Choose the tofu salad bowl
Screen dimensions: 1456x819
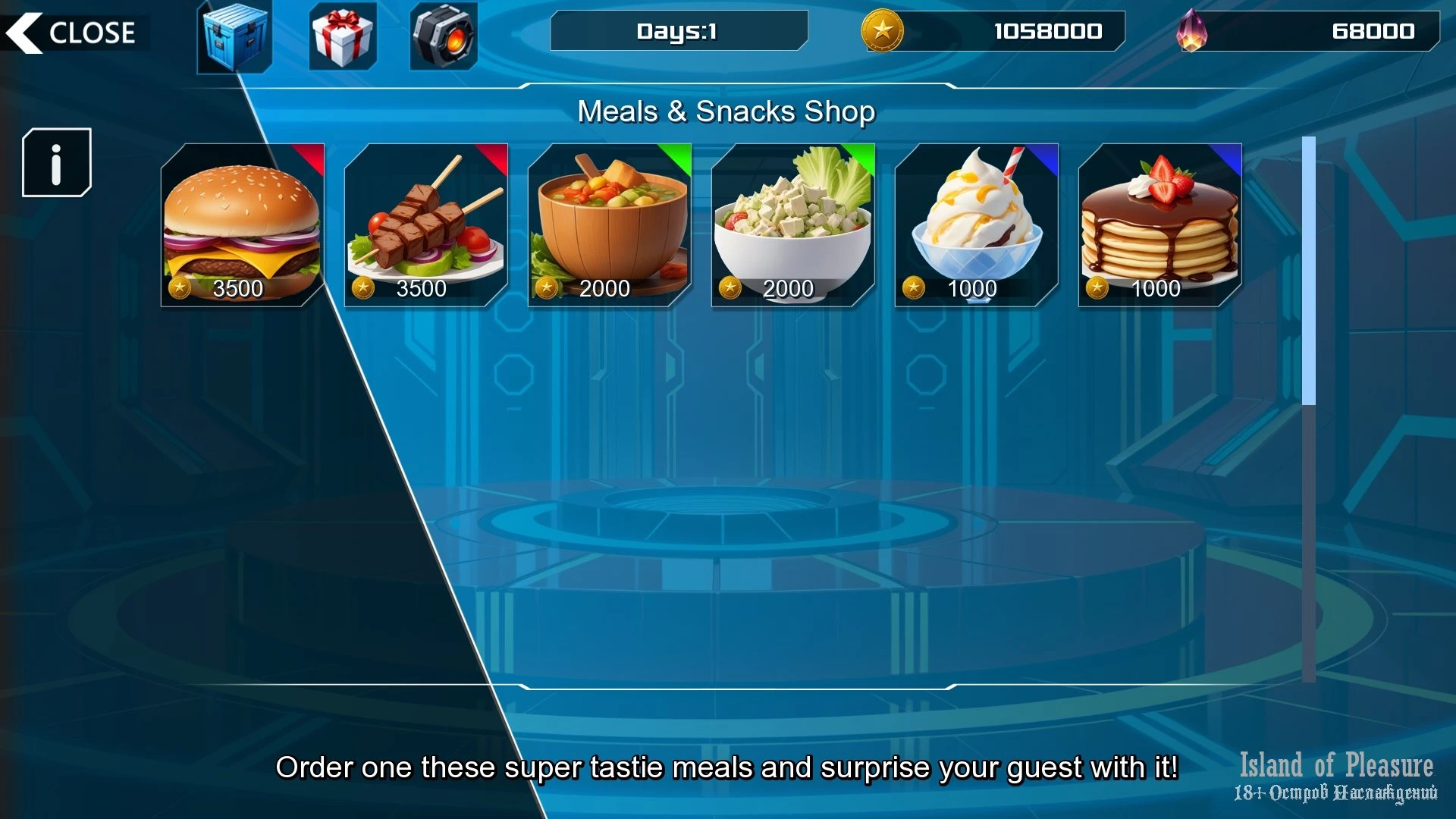pyautogui.click(x=793, y=225)
